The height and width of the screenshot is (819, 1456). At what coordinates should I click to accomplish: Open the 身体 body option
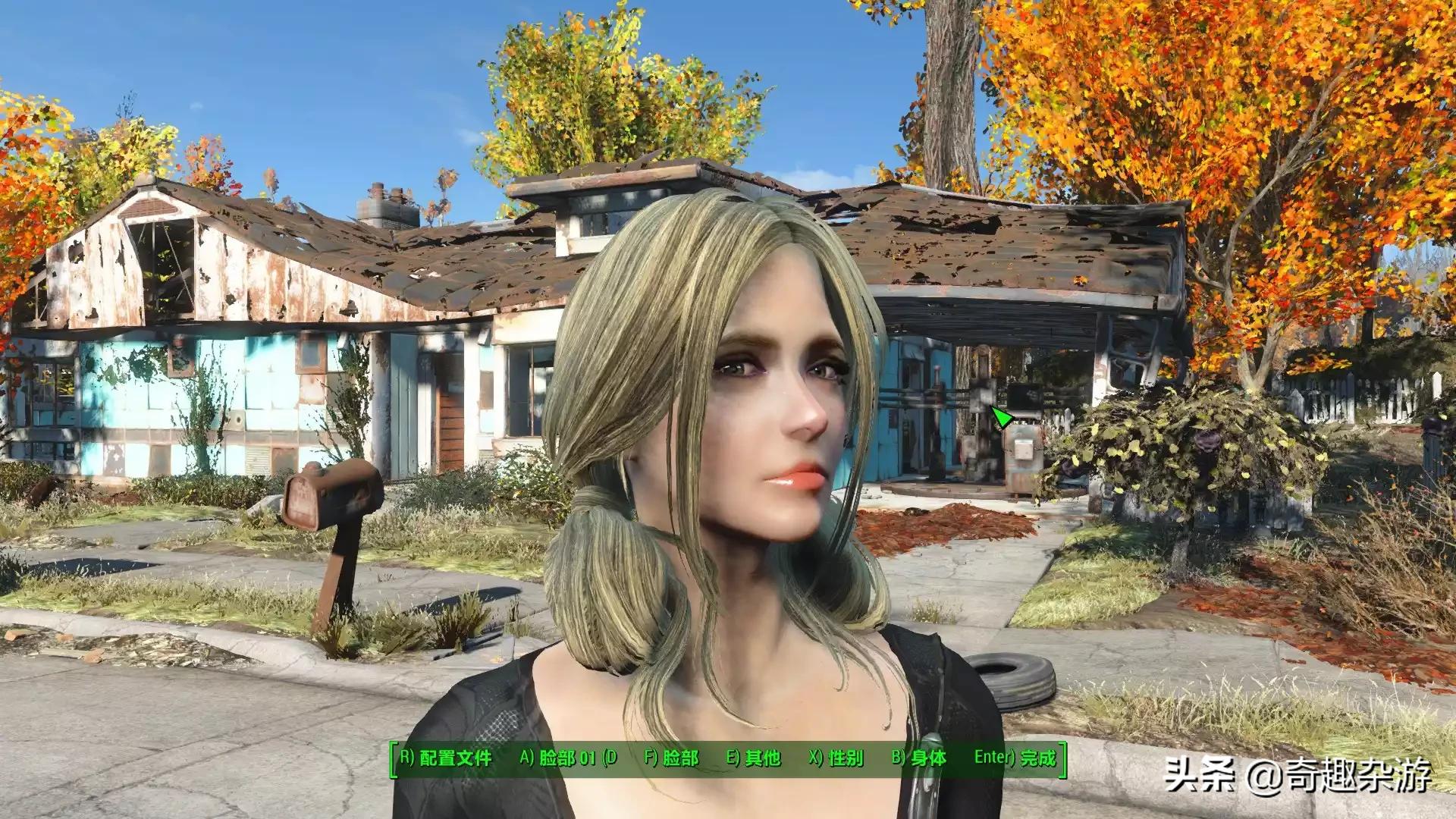point(918,758)
